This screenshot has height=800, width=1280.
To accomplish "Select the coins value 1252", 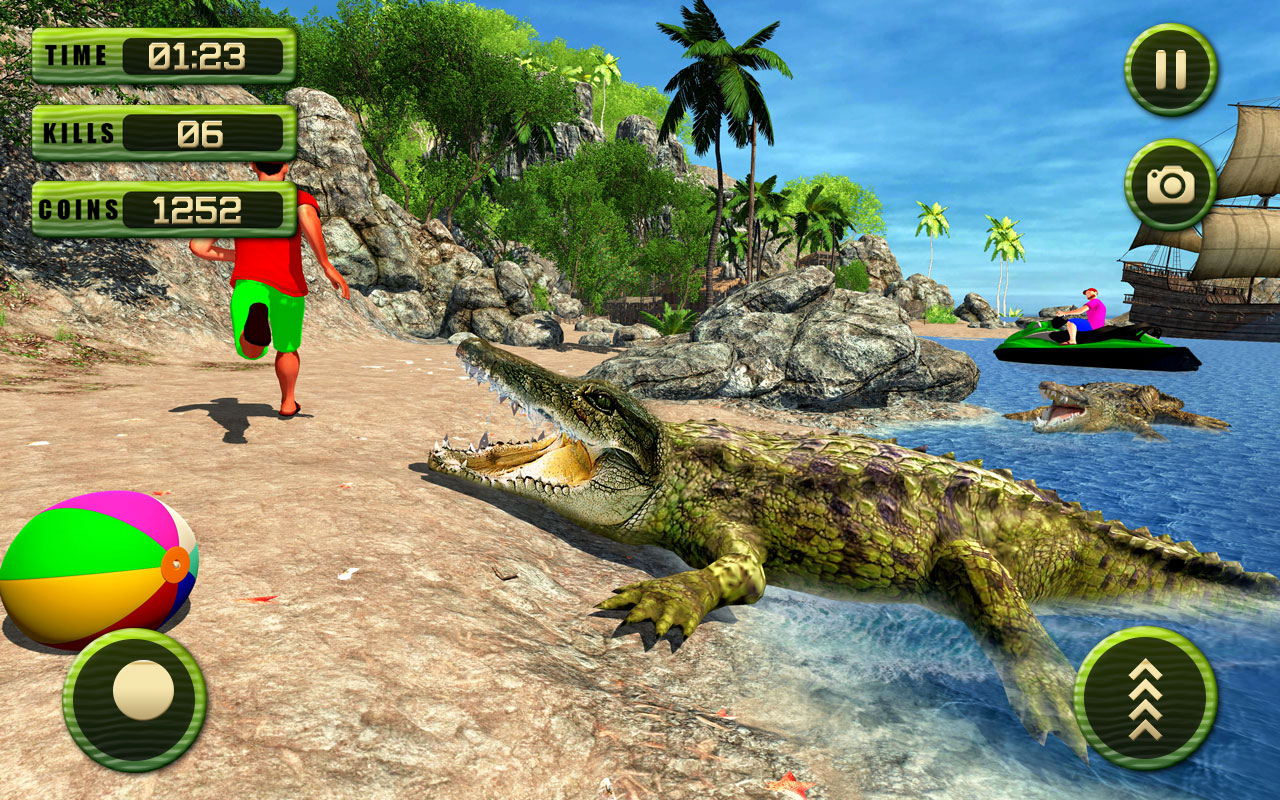I will click(200, 208).
